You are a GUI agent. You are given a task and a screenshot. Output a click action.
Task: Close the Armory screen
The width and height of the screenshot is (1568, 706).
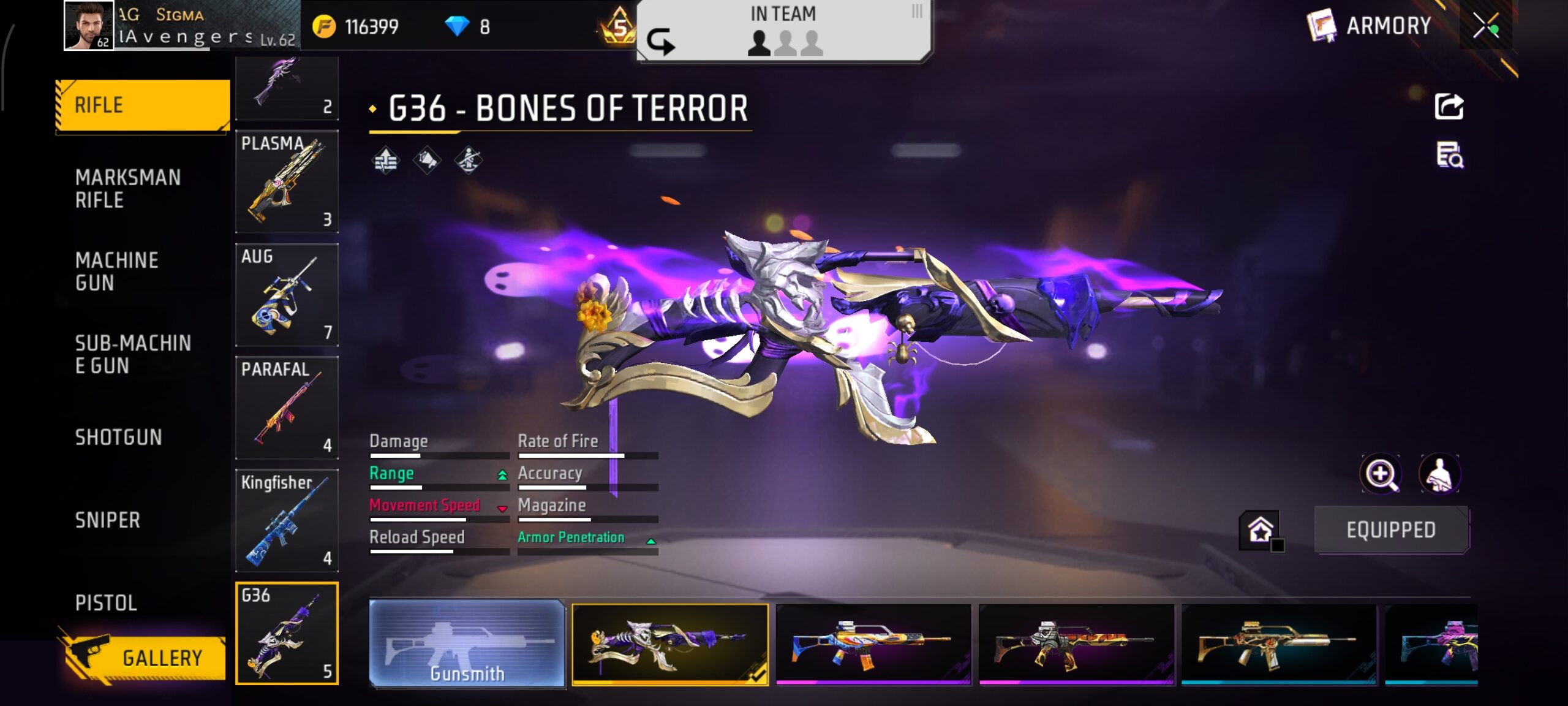(x=1485, y=26)
